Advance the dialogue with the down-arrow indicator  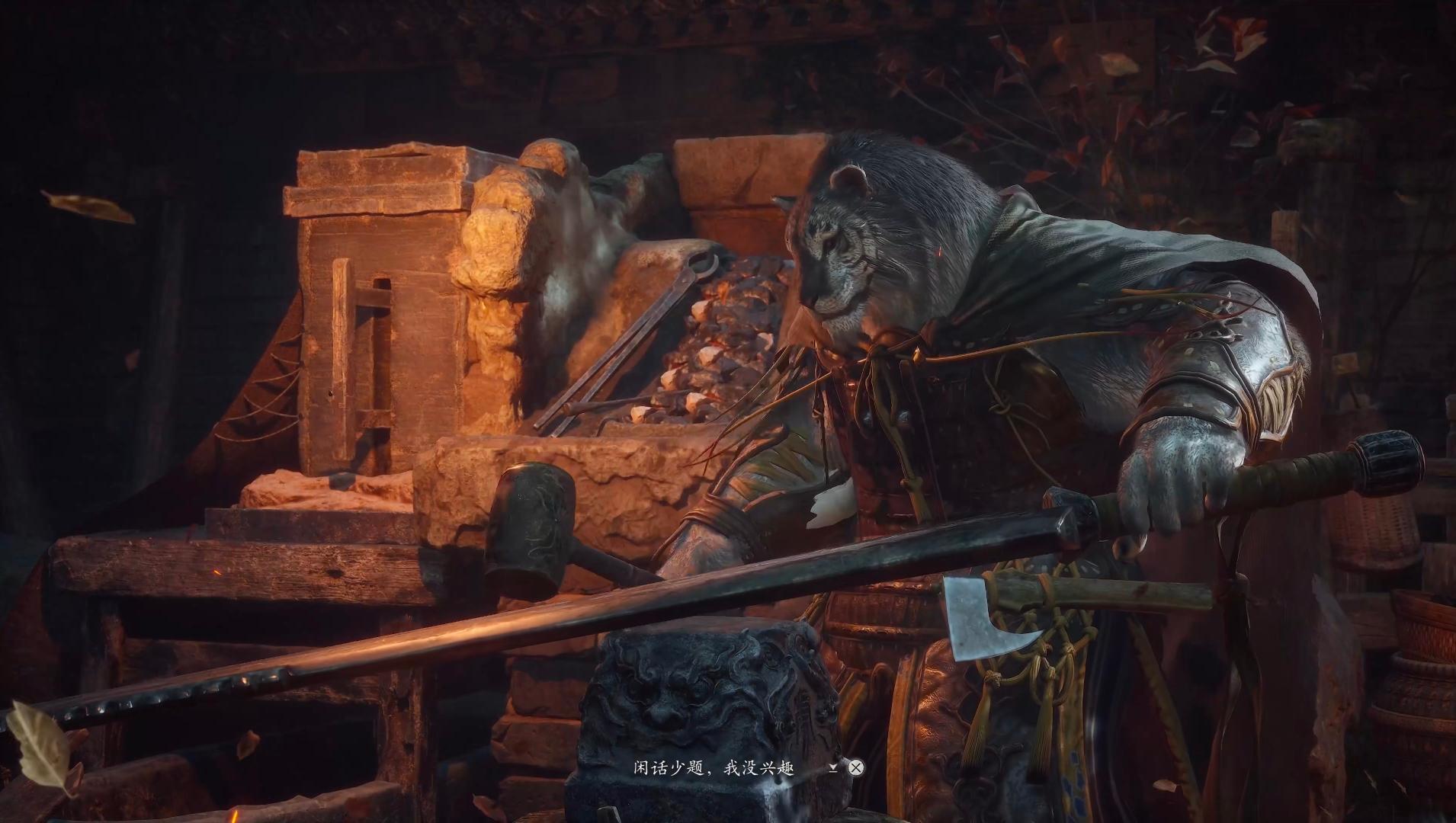point(833,767)
